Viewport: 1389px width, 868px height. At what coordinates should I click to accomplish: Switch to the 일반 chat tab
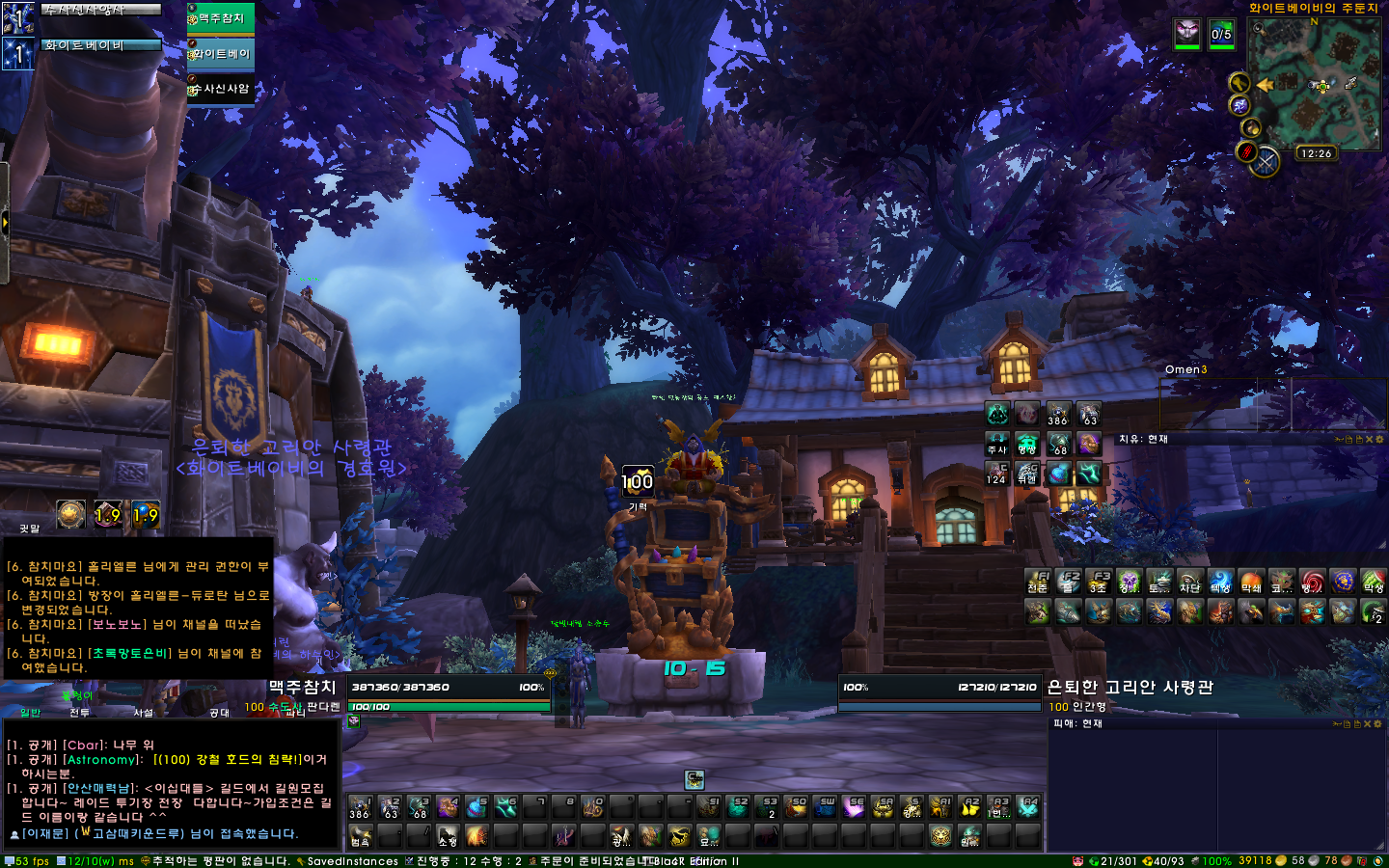coord(31,713)
